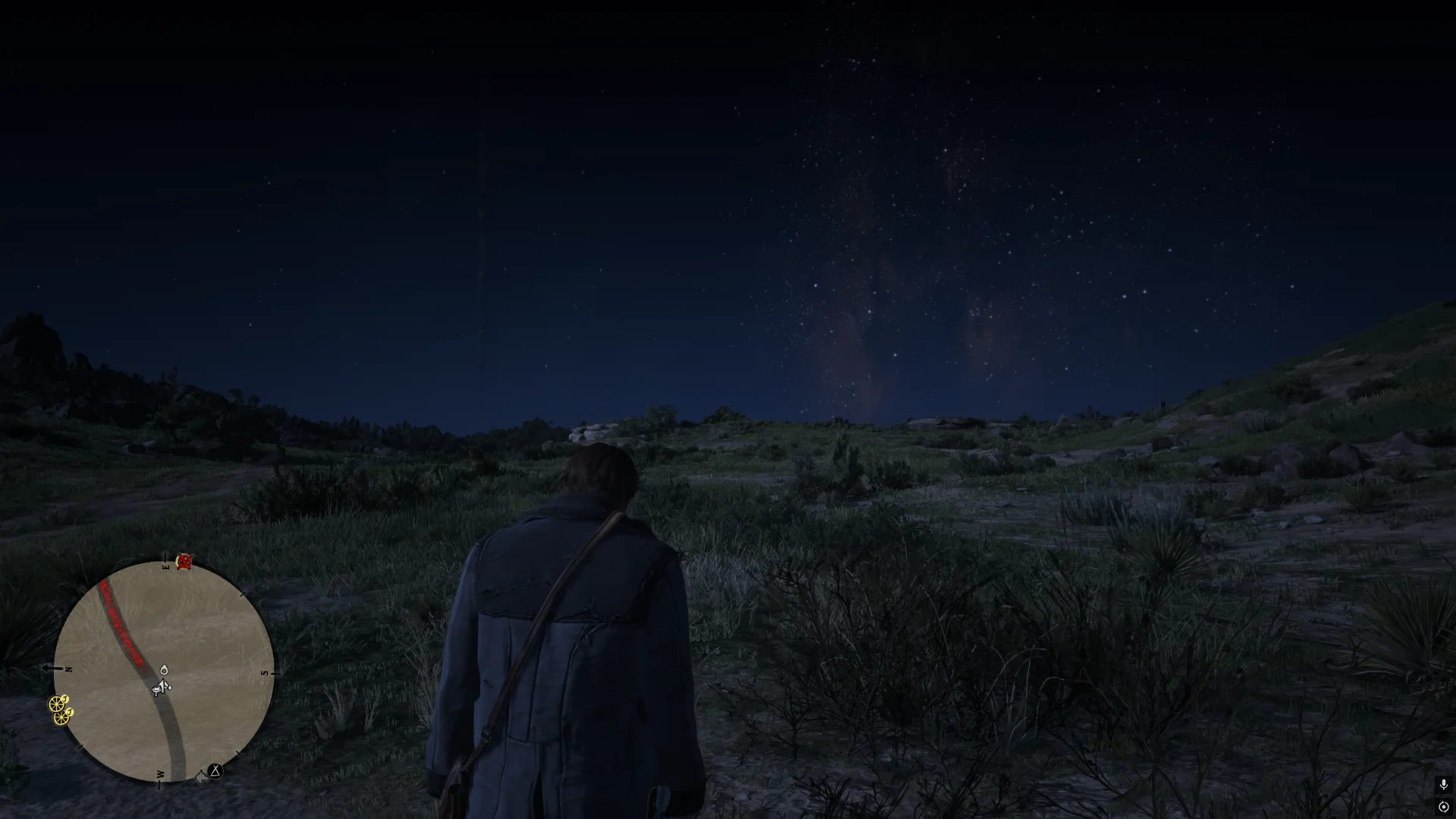Image resolution: width=1456 pixels, height=819 pixels.
Task: Select the camp tent marker on the minimap
Action: click(x=215, y=771)
